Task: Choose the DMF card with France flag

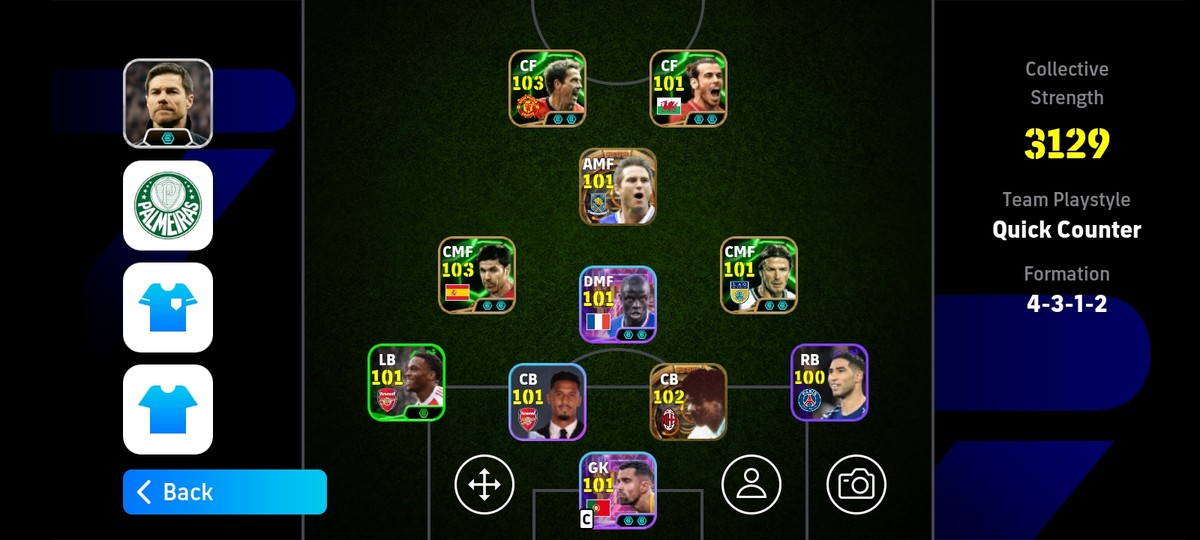Action: coord(618,304)
